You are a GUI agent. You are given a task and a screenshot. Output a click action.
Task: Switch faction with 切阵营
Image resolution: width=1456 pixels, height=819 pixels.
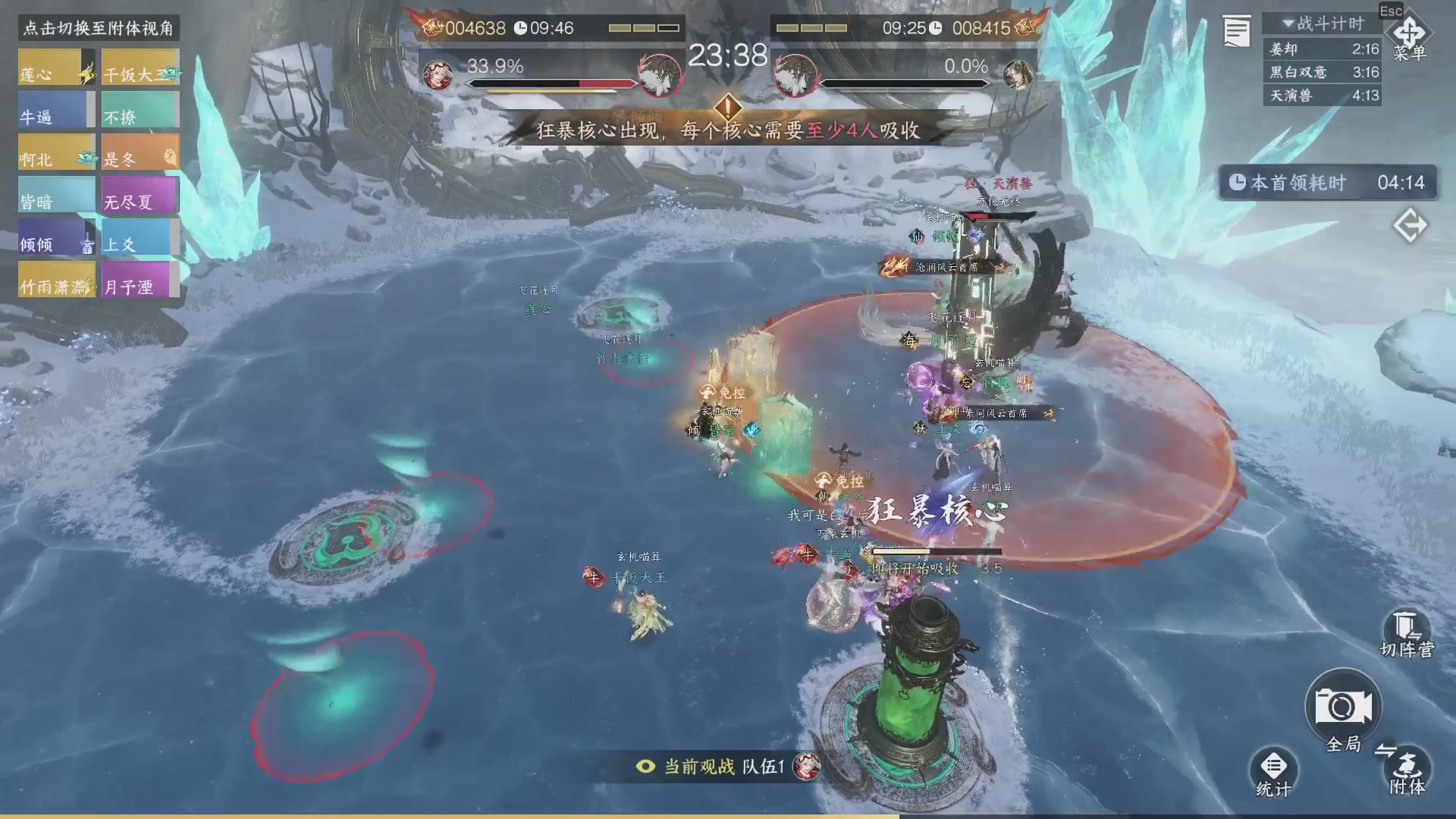1407,635
